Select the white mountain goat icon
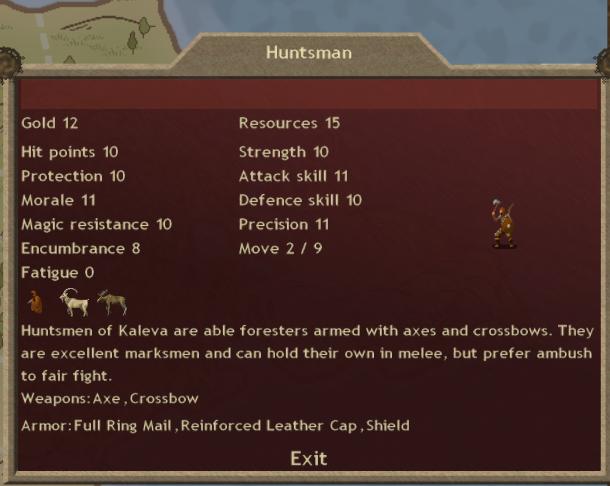 pos(72,301)
